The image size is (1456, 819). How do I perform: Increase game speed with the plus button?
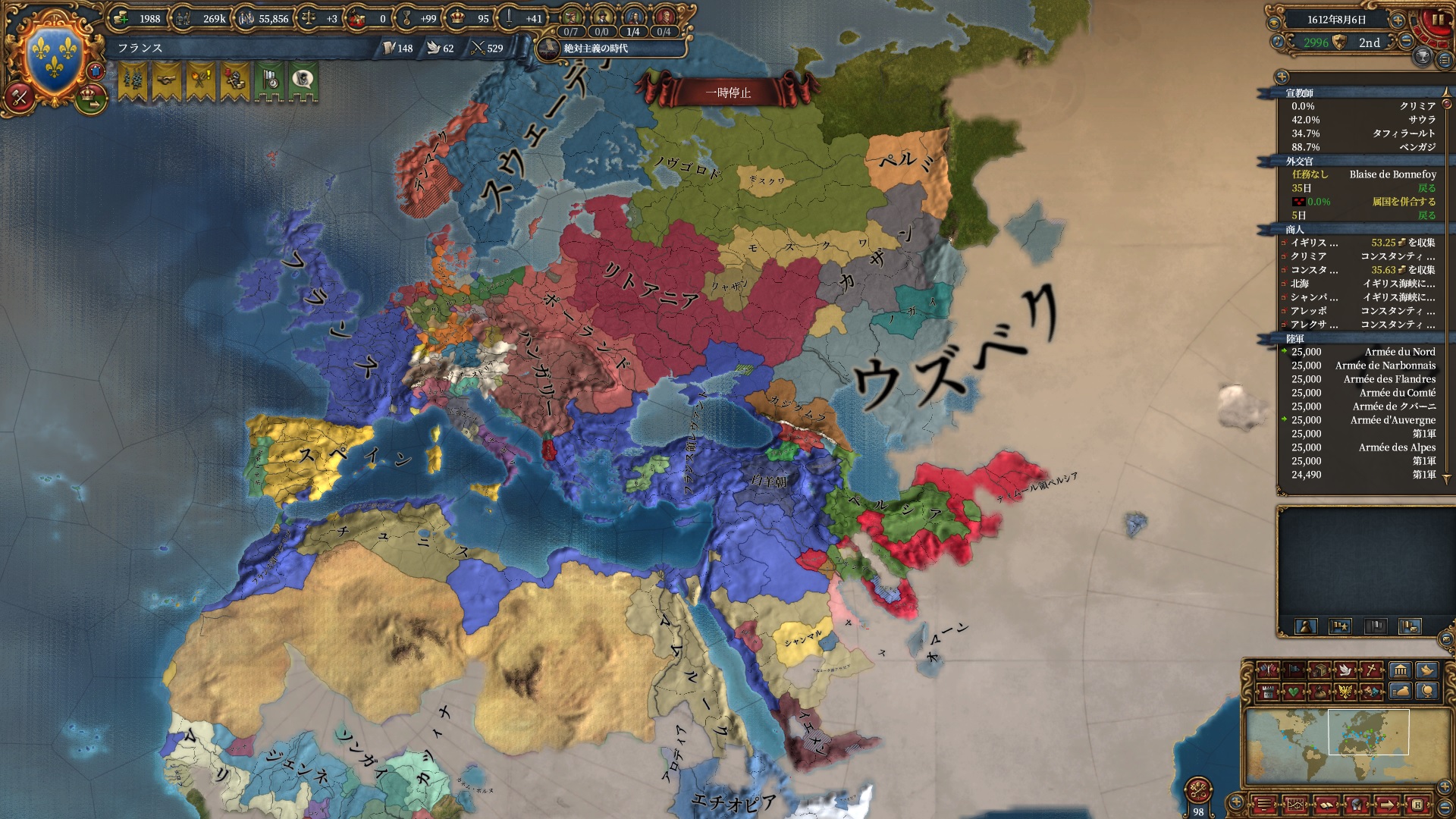tap(1399, 20)
